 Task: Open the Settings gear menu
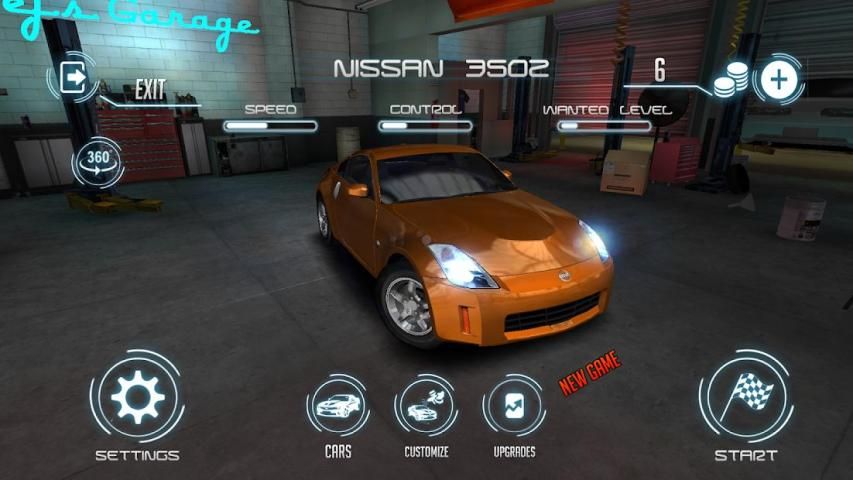137,397
